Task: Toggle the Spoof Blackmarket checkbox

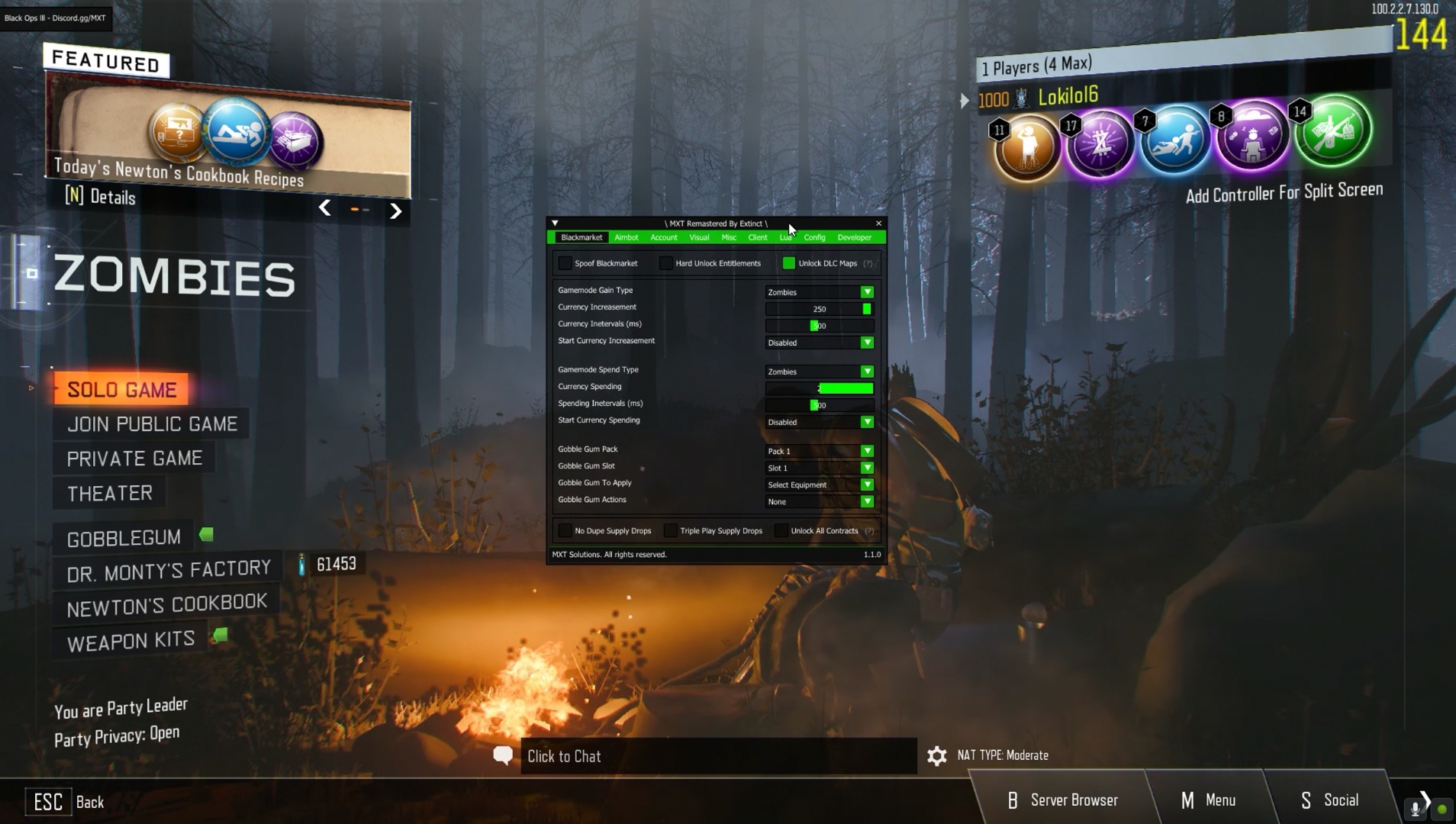Action: pyautogui.click(x=565, y=263)
